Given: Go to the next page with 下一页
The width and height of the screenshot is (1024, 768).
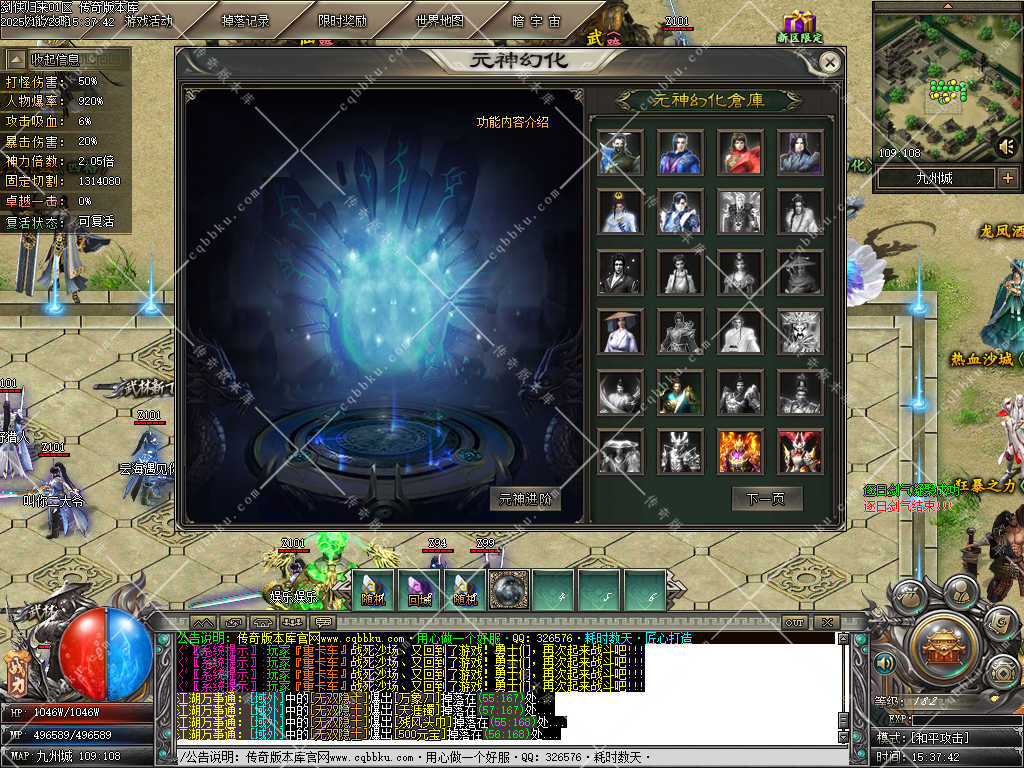Looking at the screenshot, I should point(767,498).
